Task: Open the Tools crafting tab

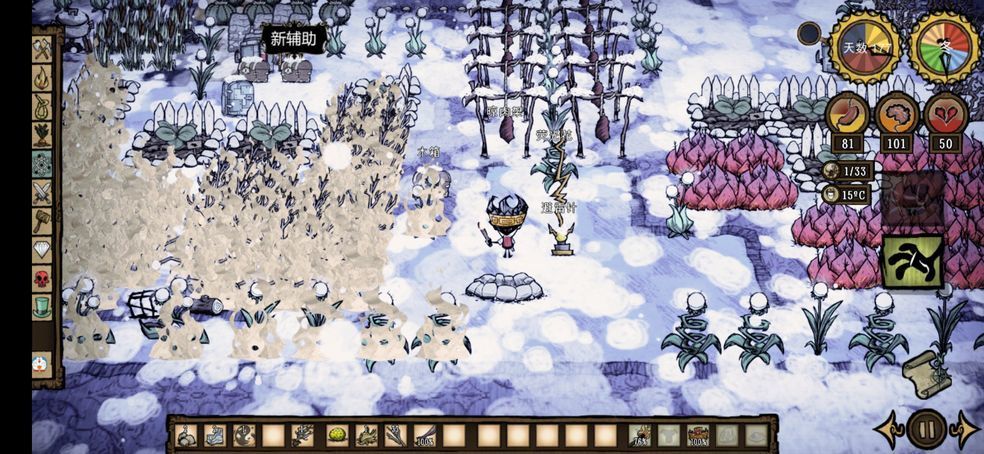Action: coord(42,49)
